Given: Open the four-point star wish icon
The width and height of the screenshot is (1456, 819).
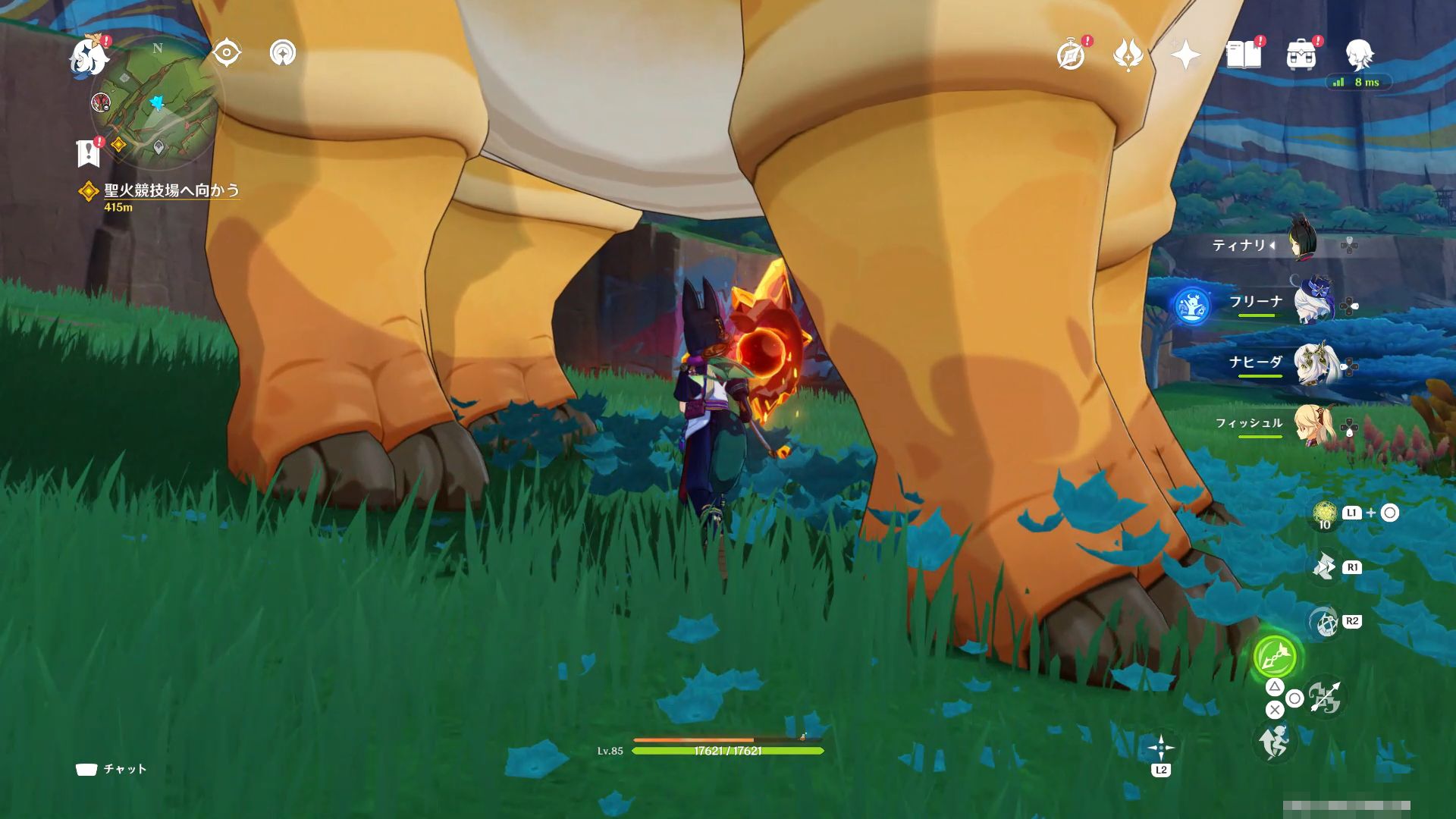Looking at the screenshot, I should pos(1185,55).
